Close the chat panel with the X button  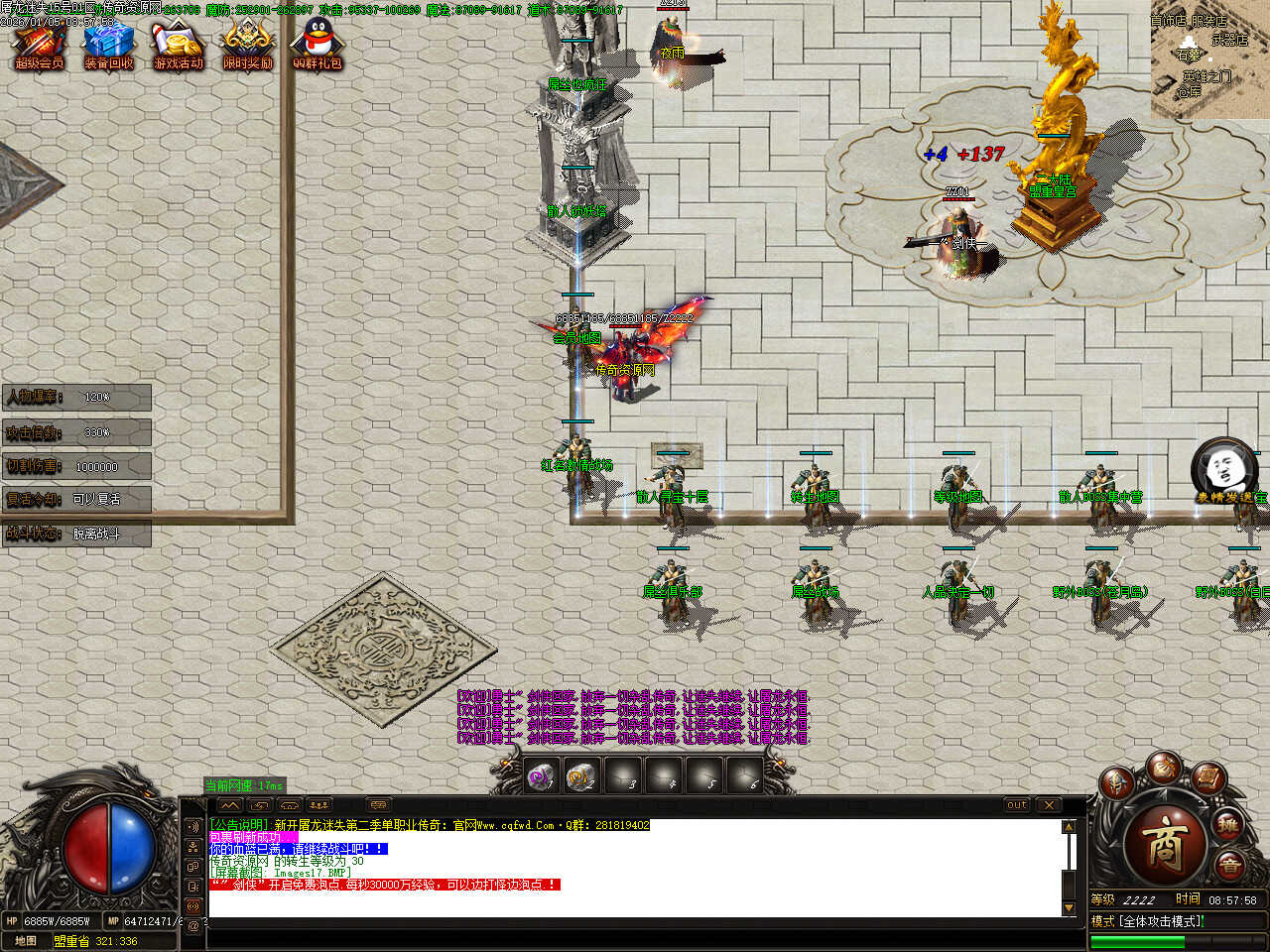(1049, 805)
